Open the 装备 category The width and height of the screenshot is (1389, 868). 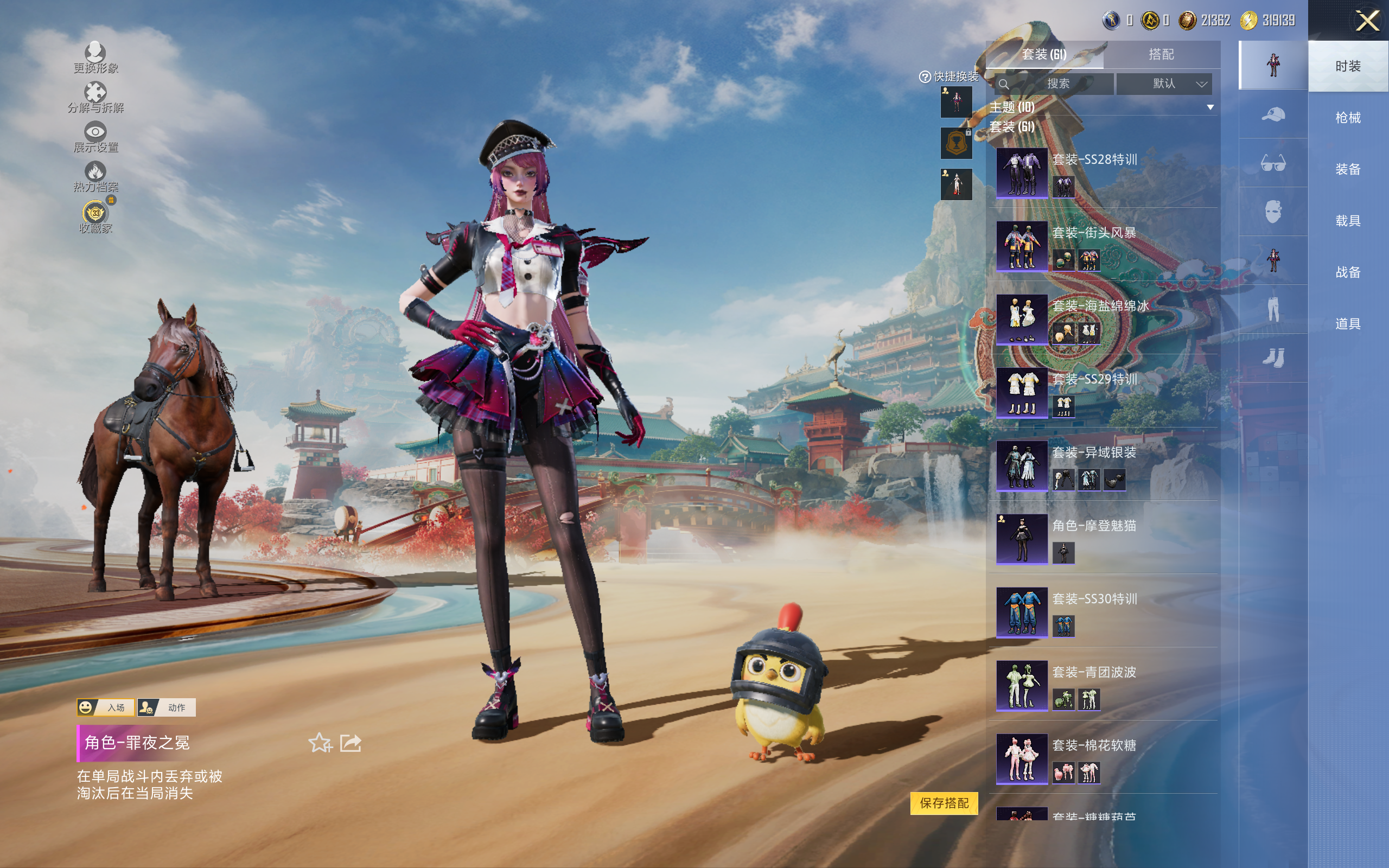pos(1347,169)
